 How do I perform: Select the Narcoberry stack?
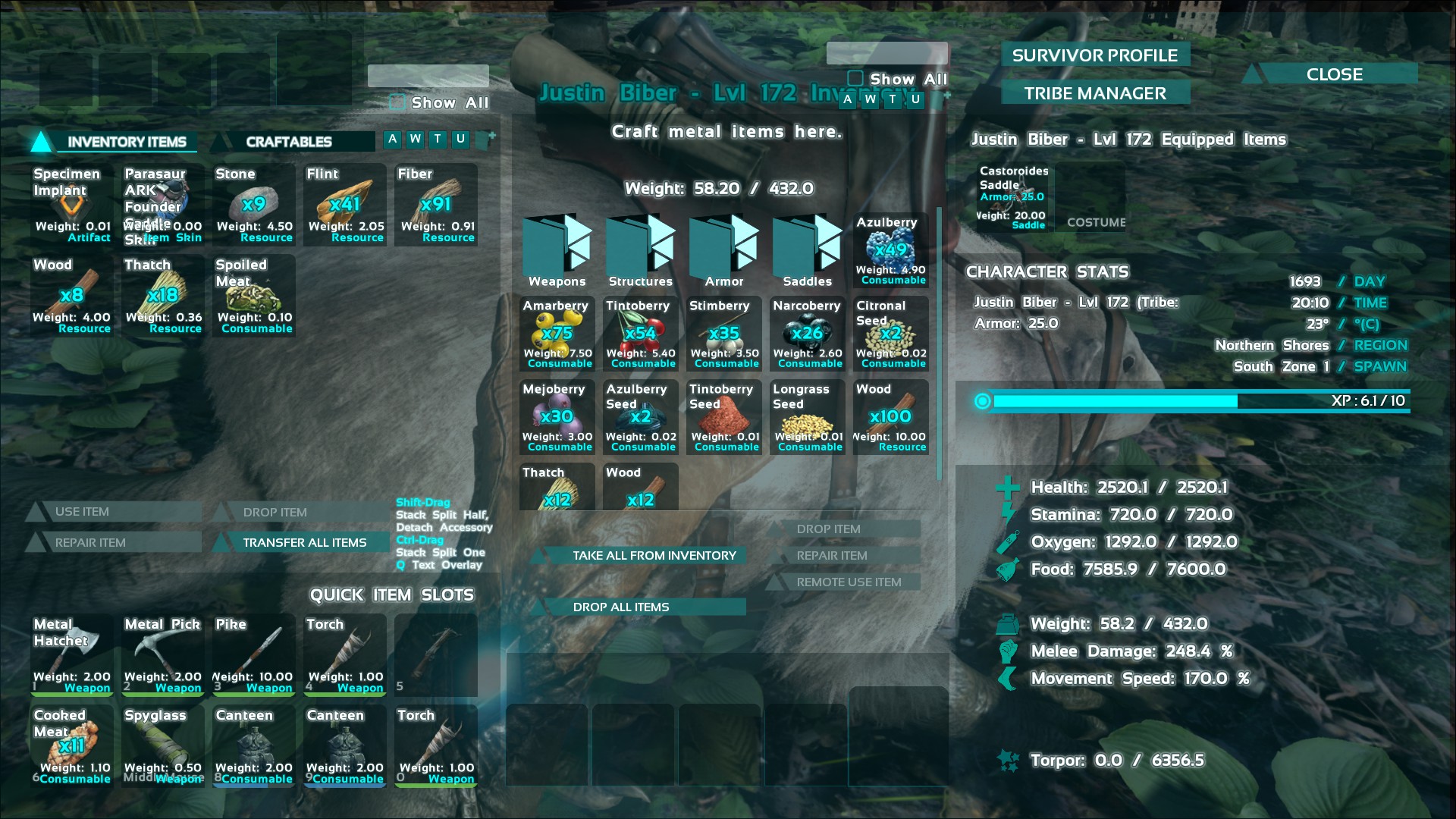click(x=808, y=334)
